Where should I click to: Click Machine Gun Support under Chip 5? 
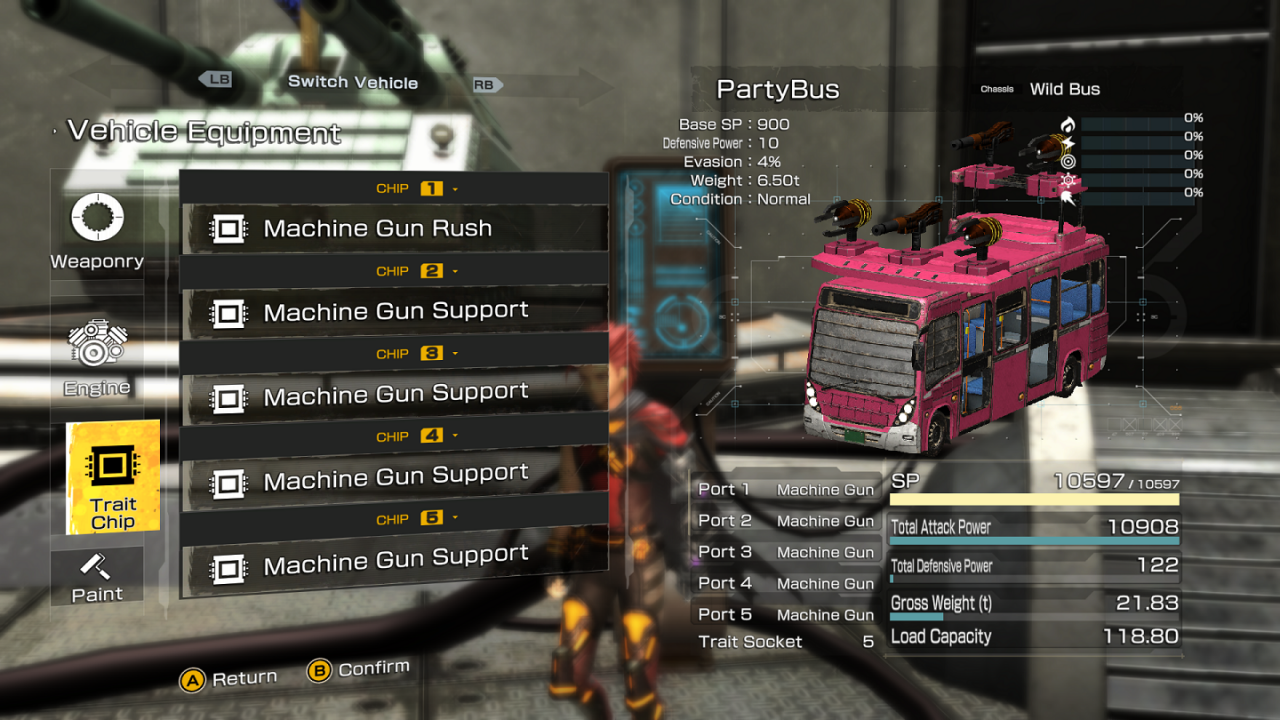(394, 561)
